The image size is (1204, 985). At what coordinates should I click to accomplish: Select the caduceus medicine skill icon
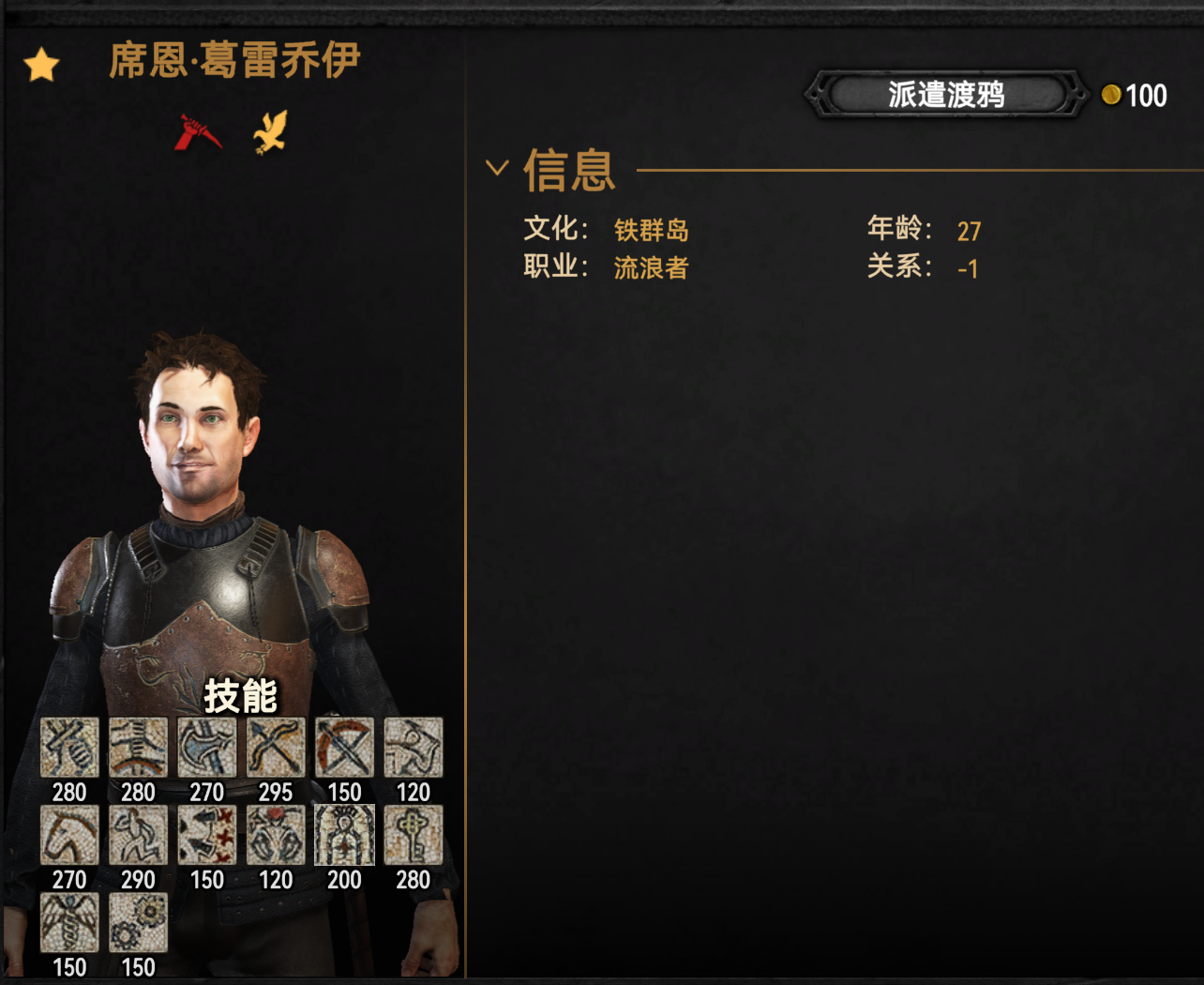[x=69, y=922]
